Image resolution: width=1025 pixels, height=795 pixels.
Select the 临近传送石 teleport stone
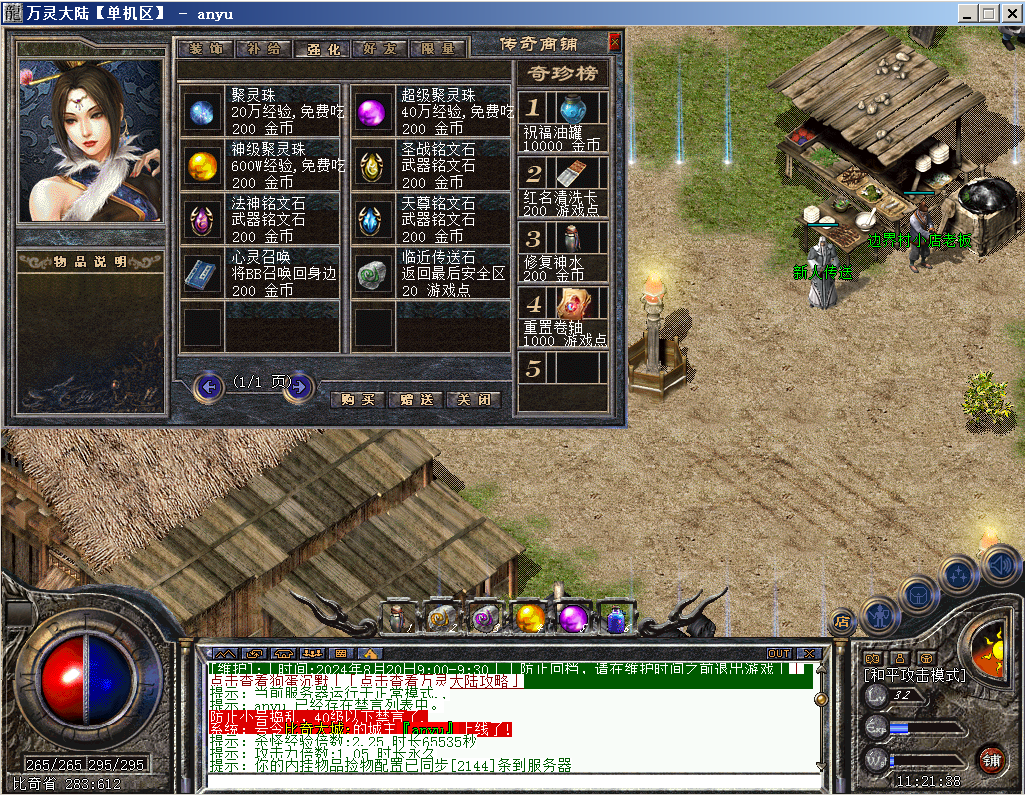pos(374,273)
